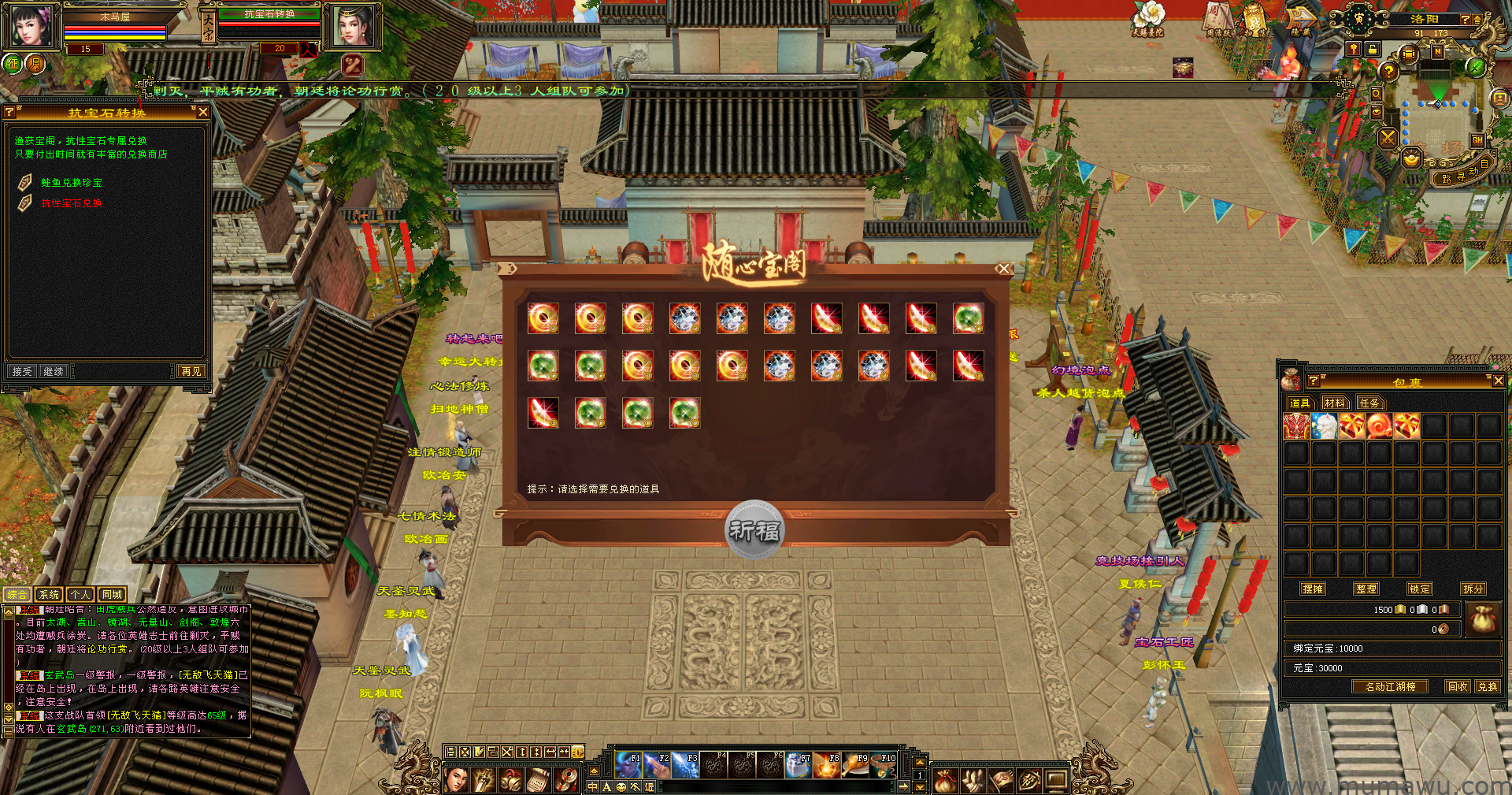
Task: Click the 祈福 blessing button
Action: tap(754, 530)
